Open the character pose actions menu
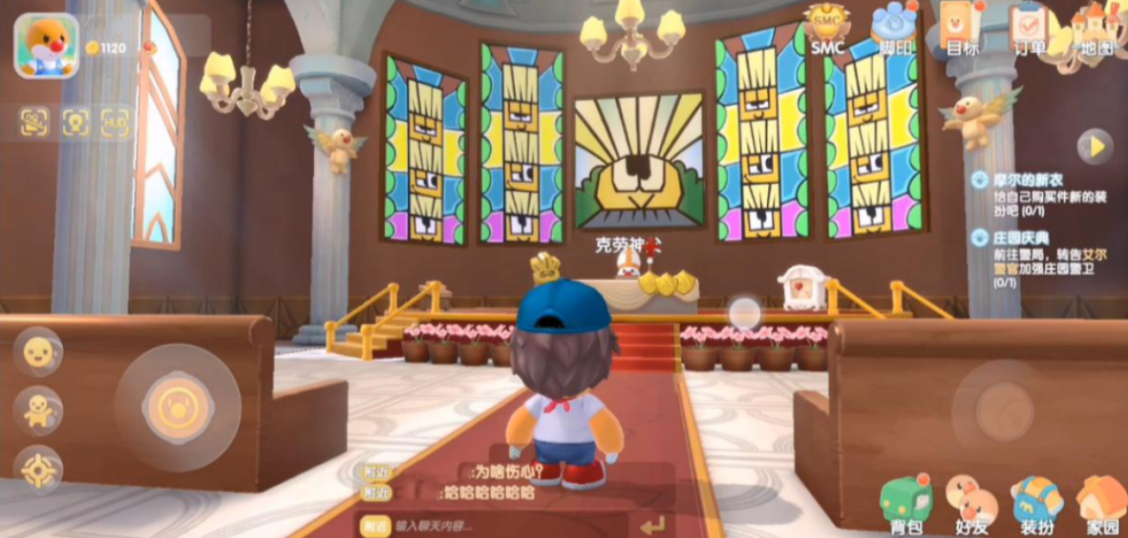1128x538 pixels. (38, 410)
